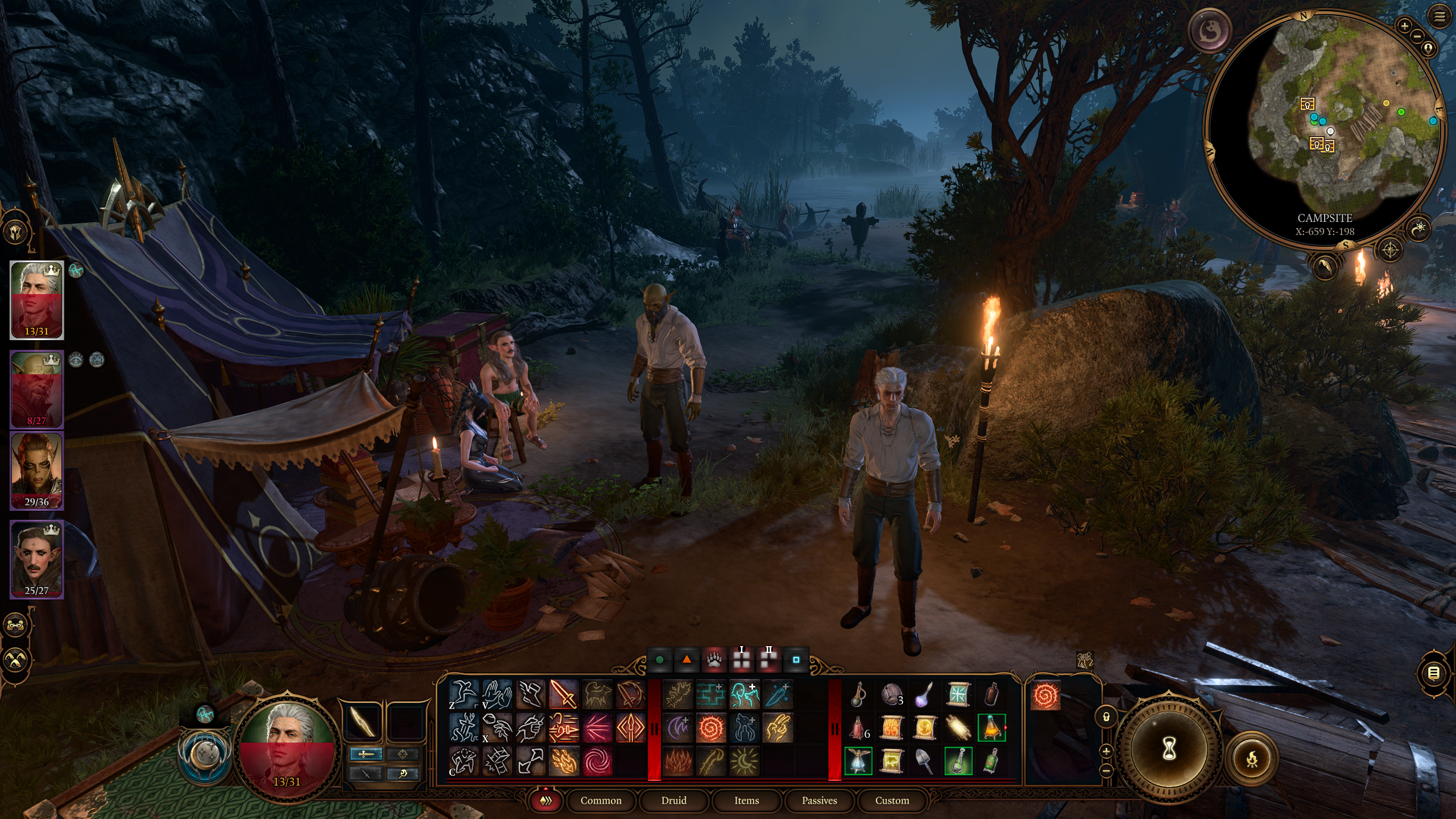Click the hourglass end turn button
Image resolution: width=1456 pixels, height=819 pixels.
point(1168,750)
